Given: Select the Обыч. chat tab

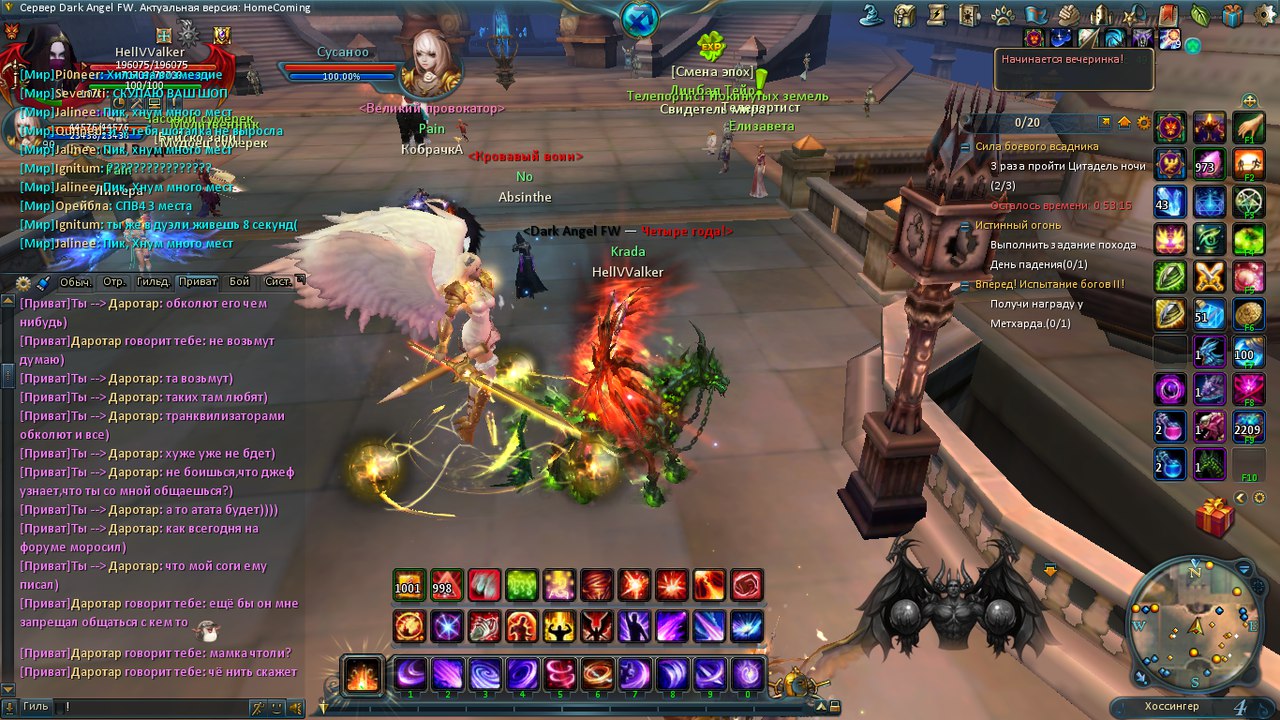Looking at the screenshot, I should pyautogui.click(x=76, y=282).
